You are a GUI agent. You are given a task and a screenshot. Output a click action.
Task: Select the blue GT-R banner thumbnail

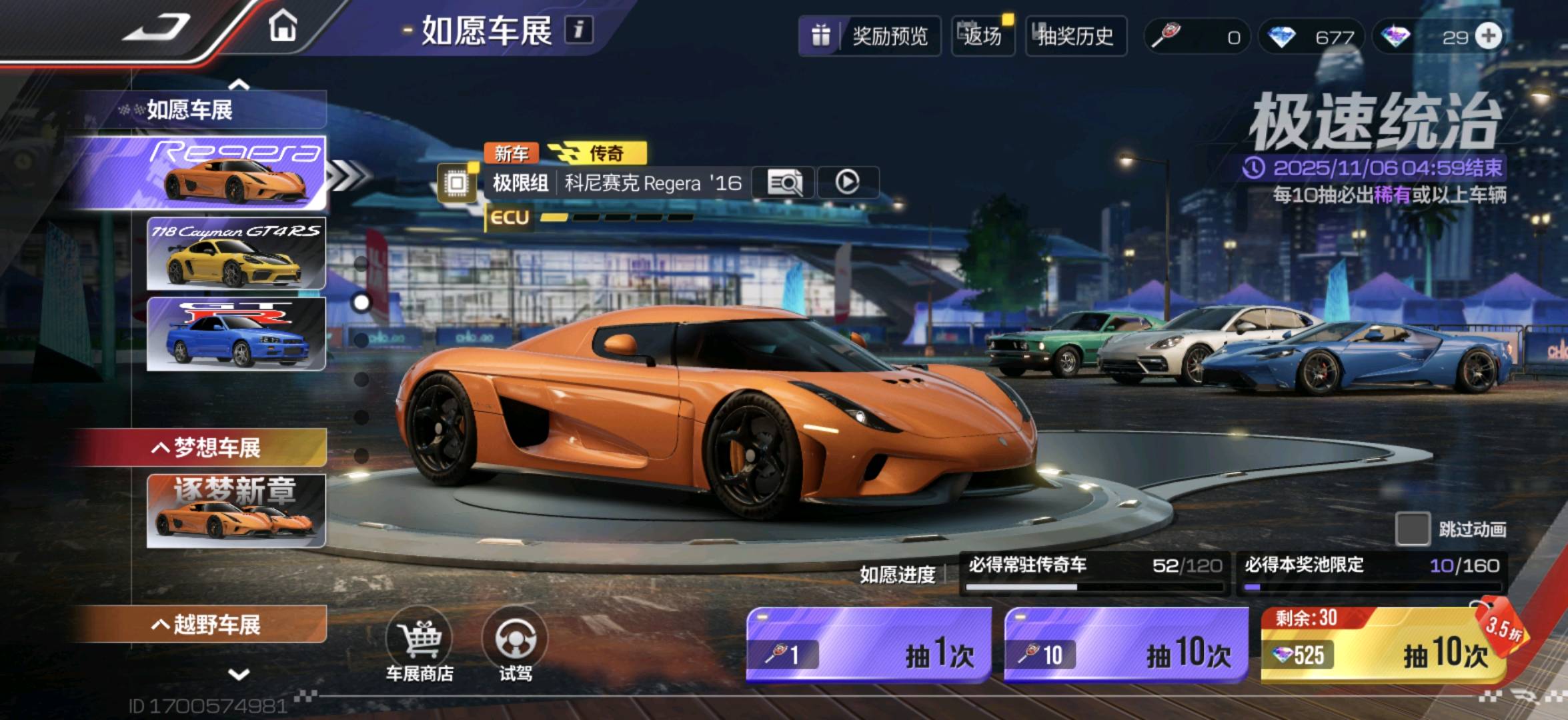coord(236,334)
